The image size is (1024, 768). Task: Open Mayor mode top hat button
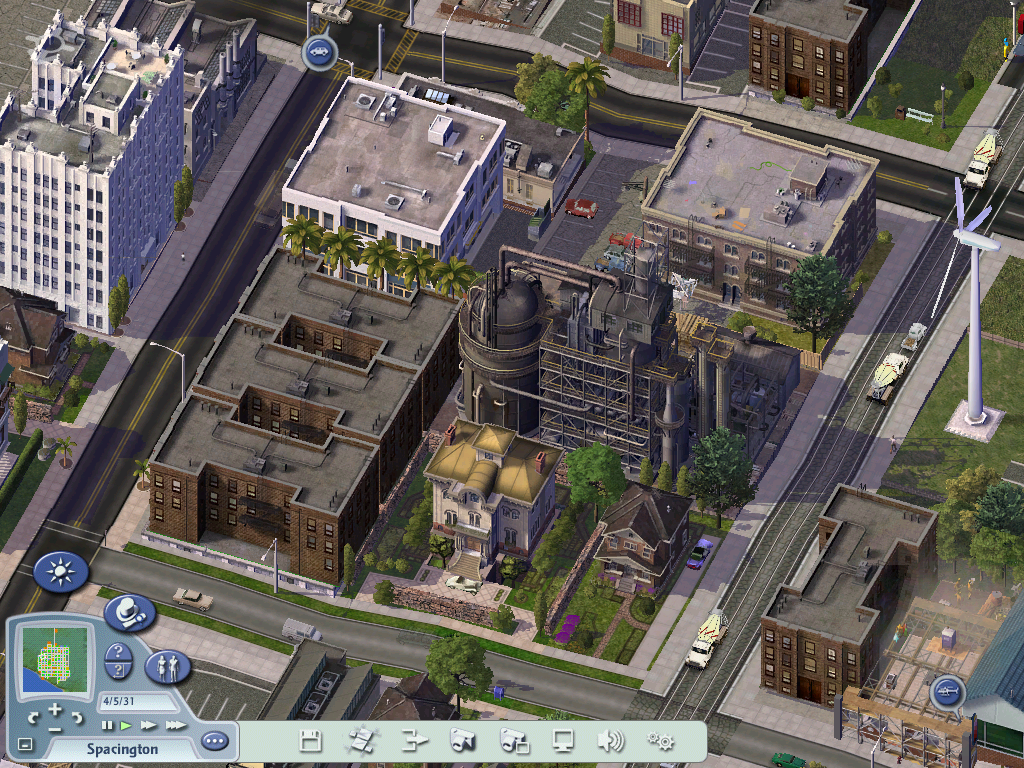click(130, 611)
